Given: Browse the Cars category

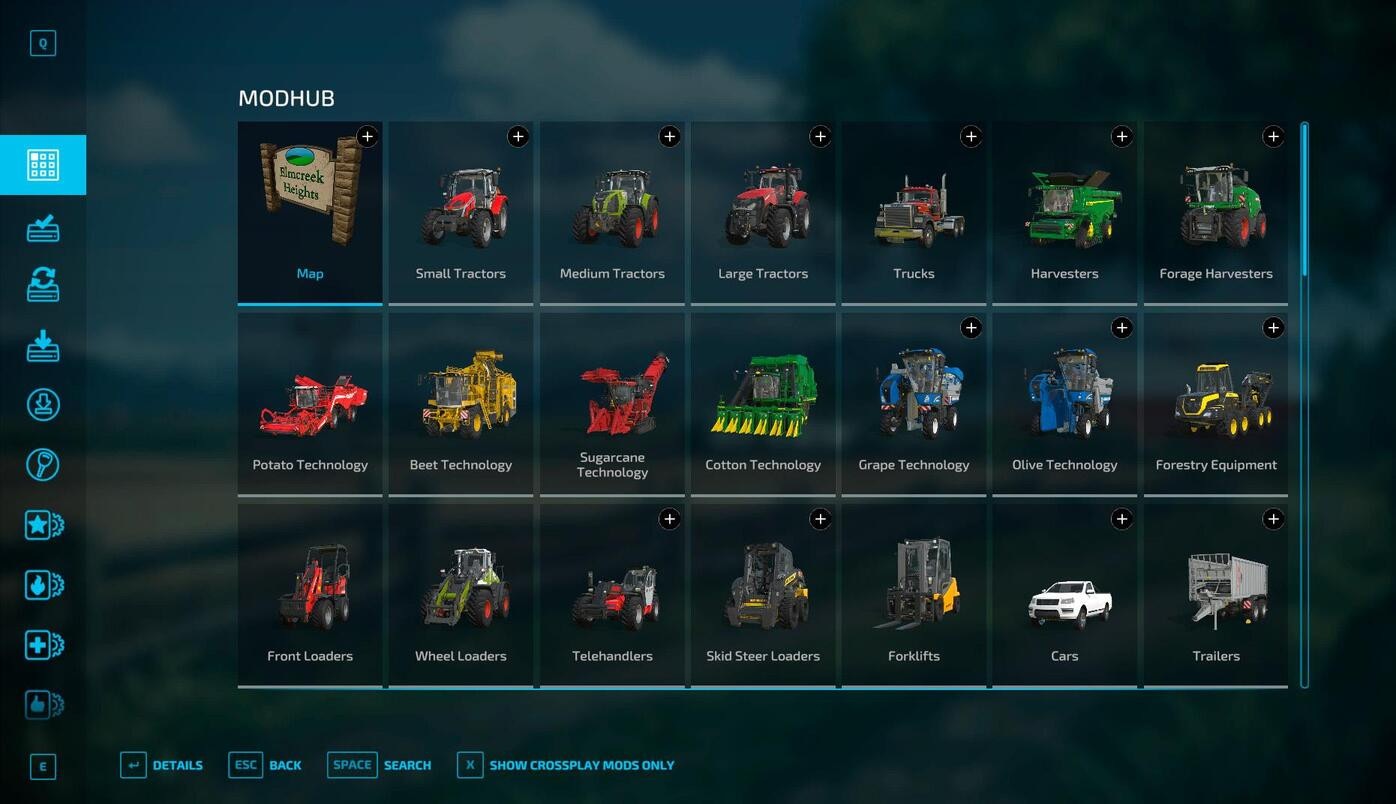Looking at the screenshot, I should coord(1064,595).
